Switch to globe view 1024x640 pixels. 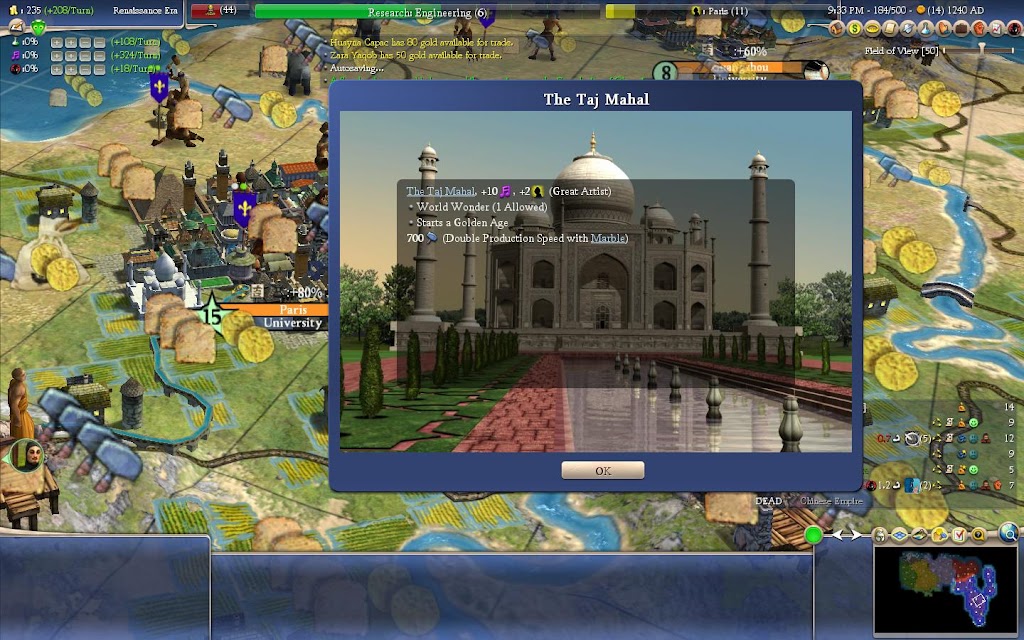1008,534
